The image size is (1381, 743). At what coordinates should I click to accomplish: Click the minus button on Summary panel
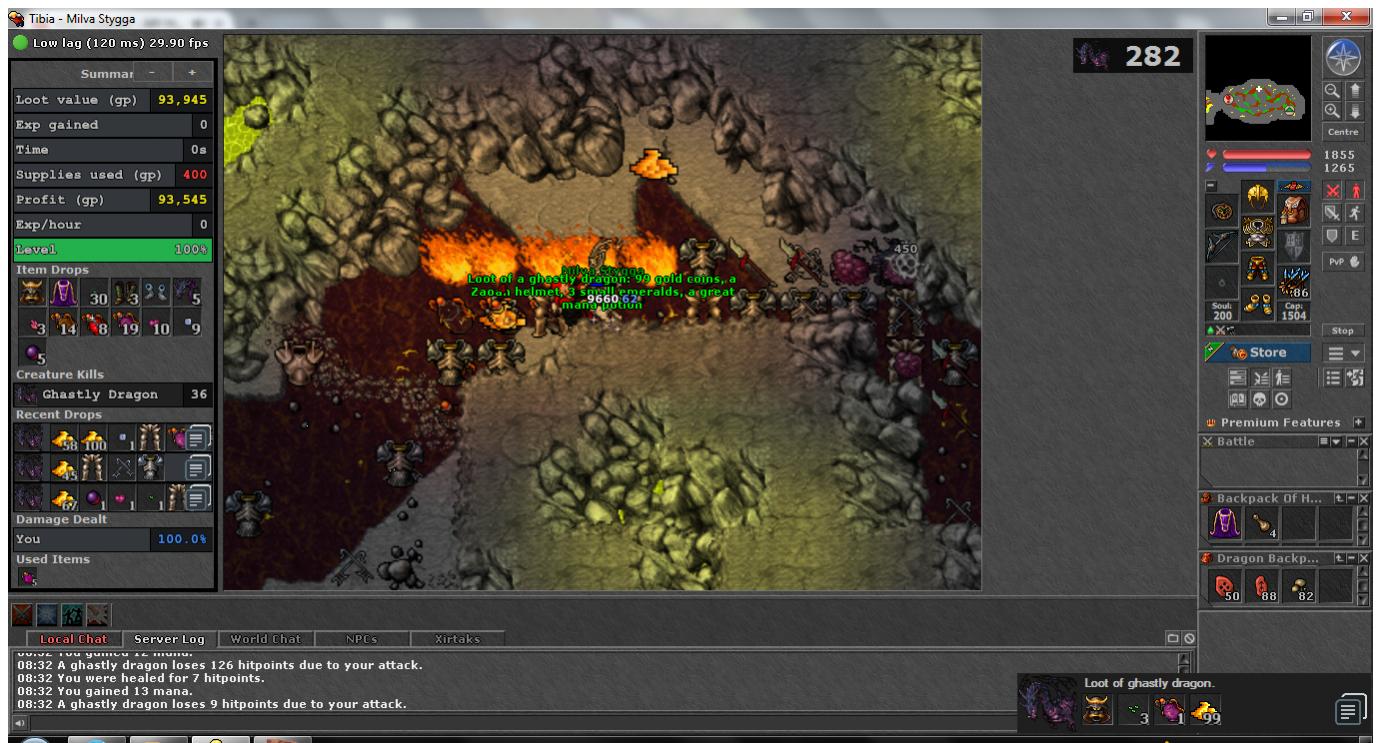(x=152, y=73)
